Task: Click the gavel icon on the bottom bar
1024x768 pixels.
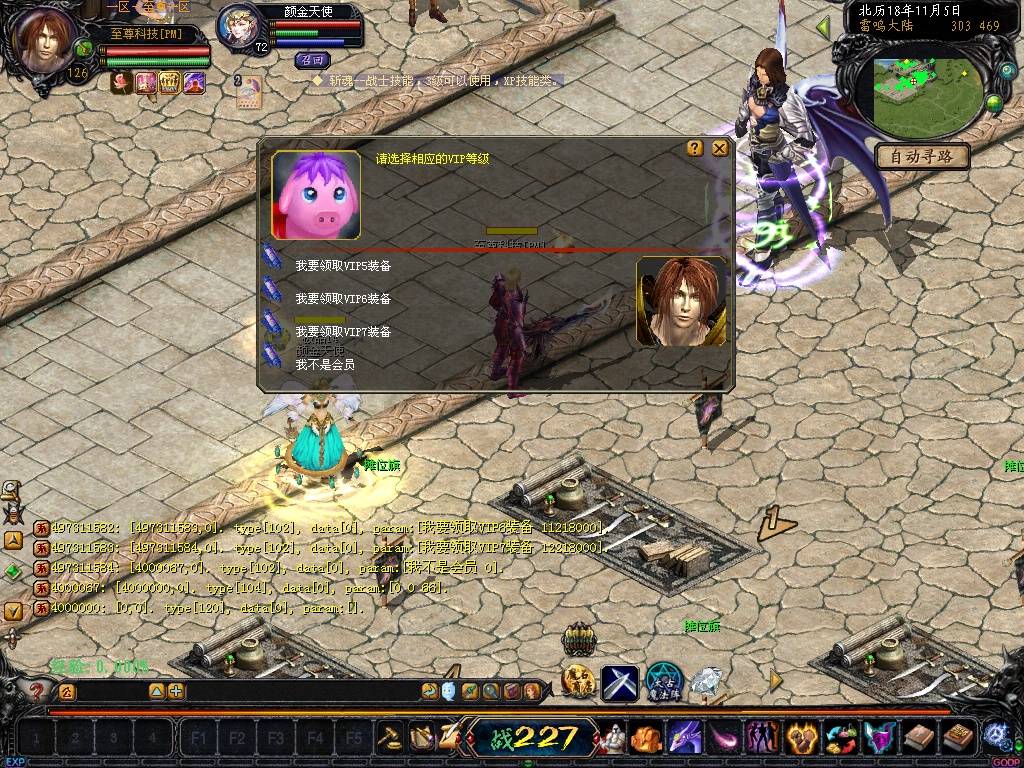Action: click(x=391, y=738)
